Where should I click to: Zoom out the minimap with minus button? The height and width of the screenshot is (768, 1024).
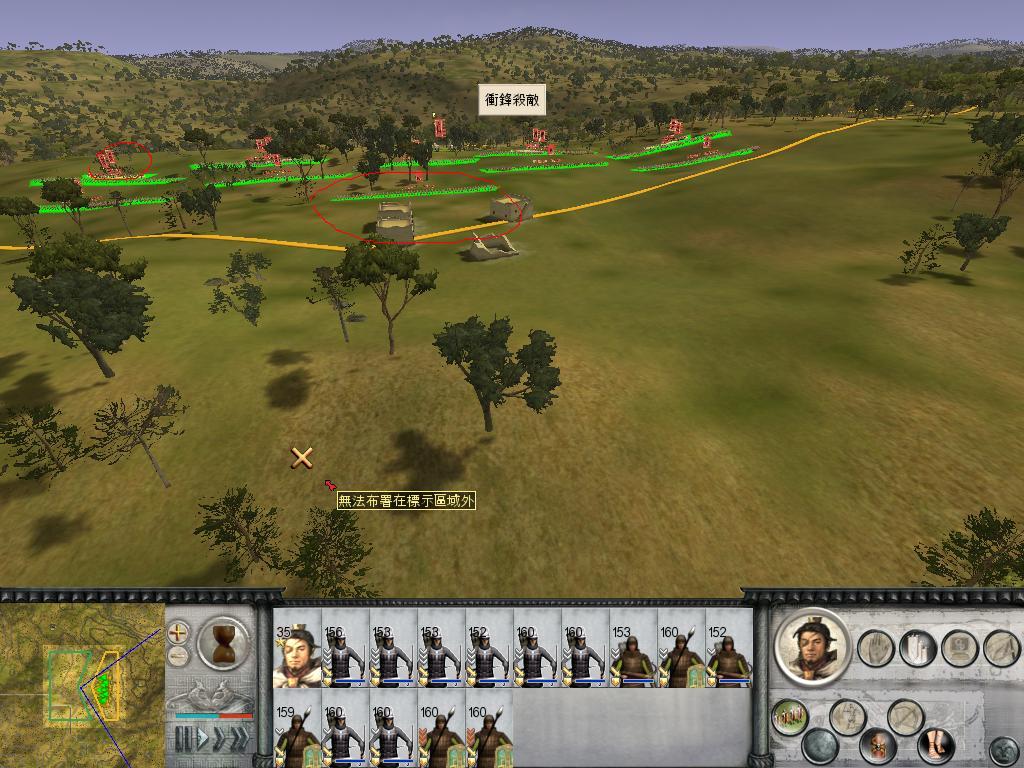[178, 657]
